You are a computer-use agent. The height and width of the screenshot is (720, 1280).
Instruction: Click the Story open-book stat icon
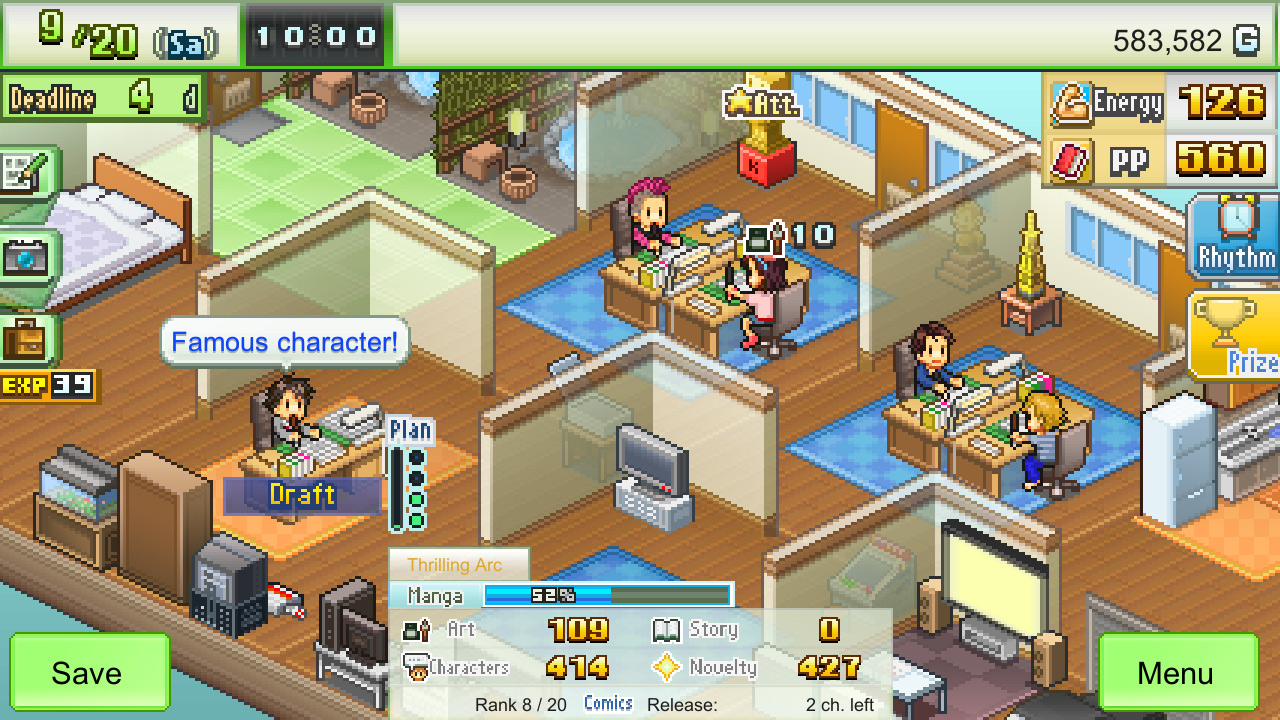(668, 629)
